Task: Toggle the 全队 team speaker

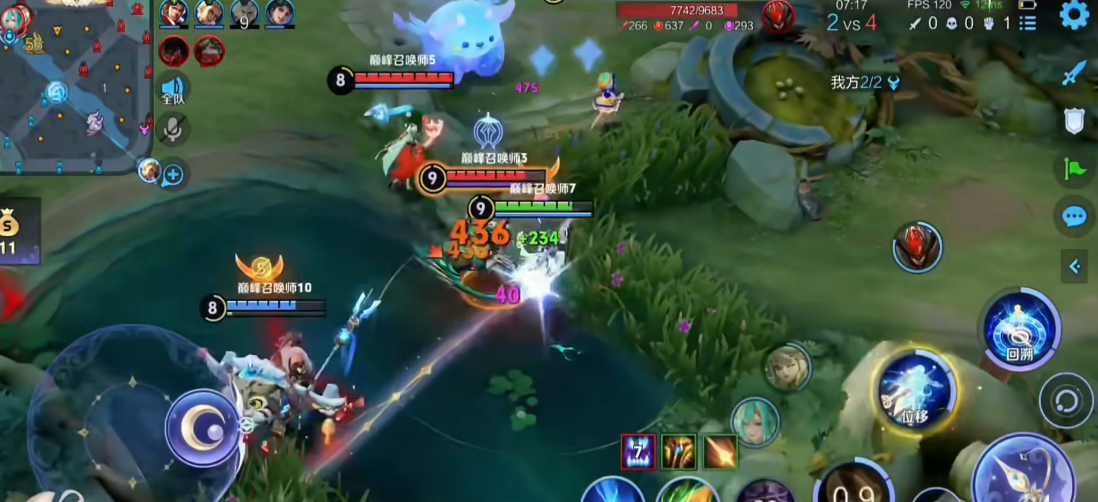Action: click(173, 90)
